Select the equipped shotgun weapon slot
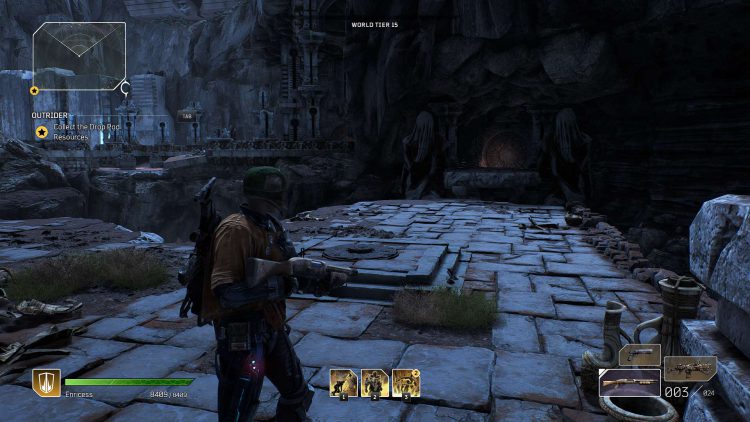Screen dimensions: 750x422 click(x=629, y=383)
